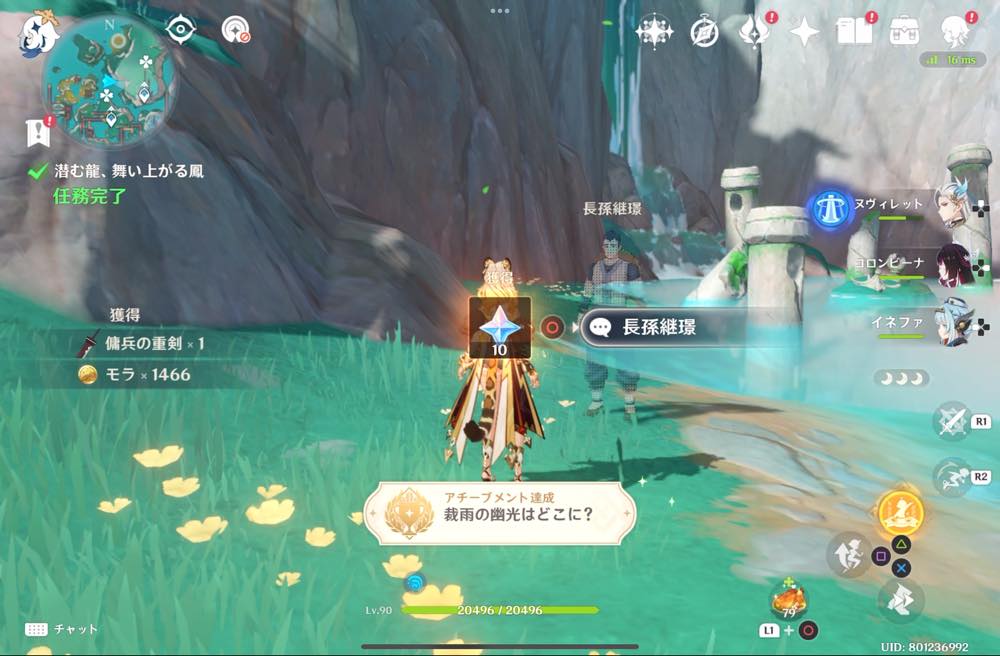Toggle the eye-shaped elemental sight icon
Screen dimensions: 1000x656
click(180, 30)
